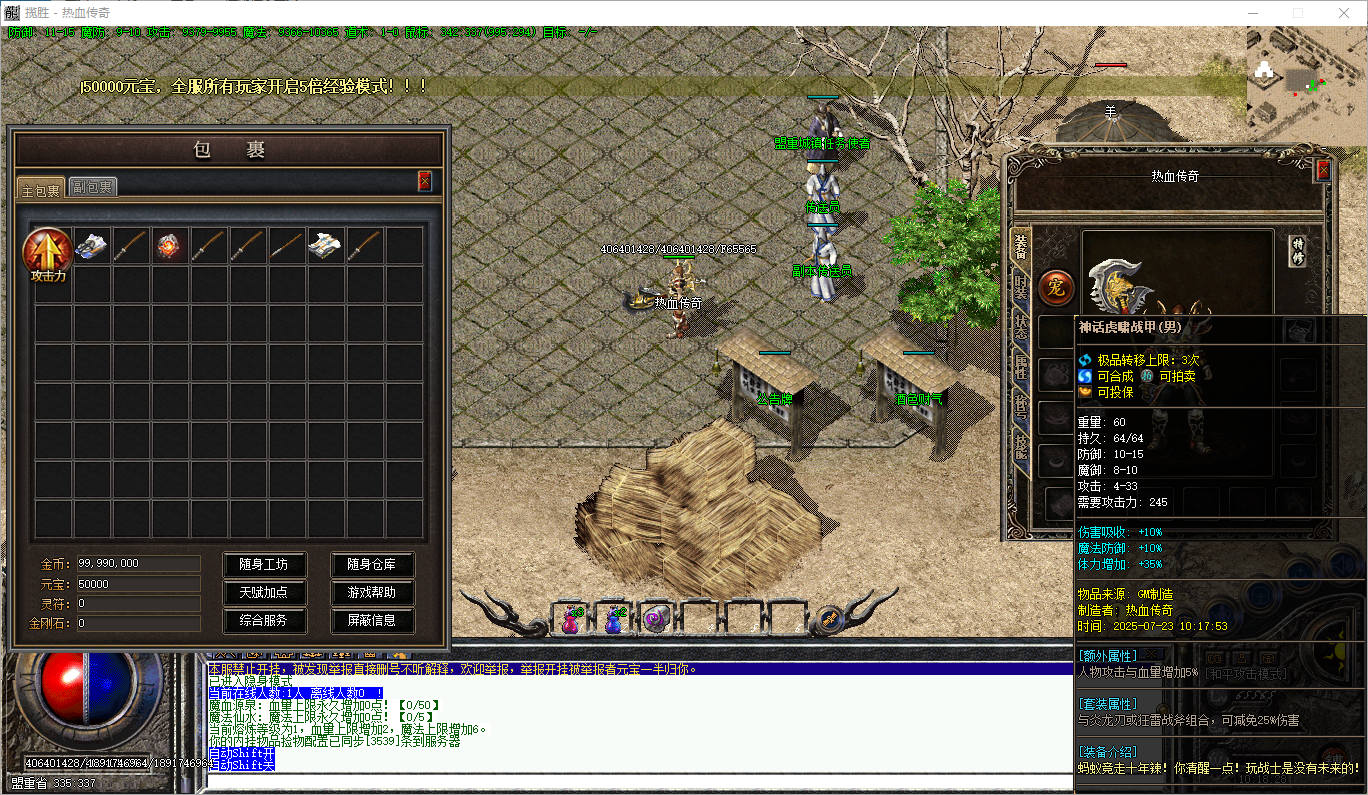Image resolution: width=1368 pixels, height=795 pixels.
Task: Close the 热血传奇 character panel
Action: 1323,171
